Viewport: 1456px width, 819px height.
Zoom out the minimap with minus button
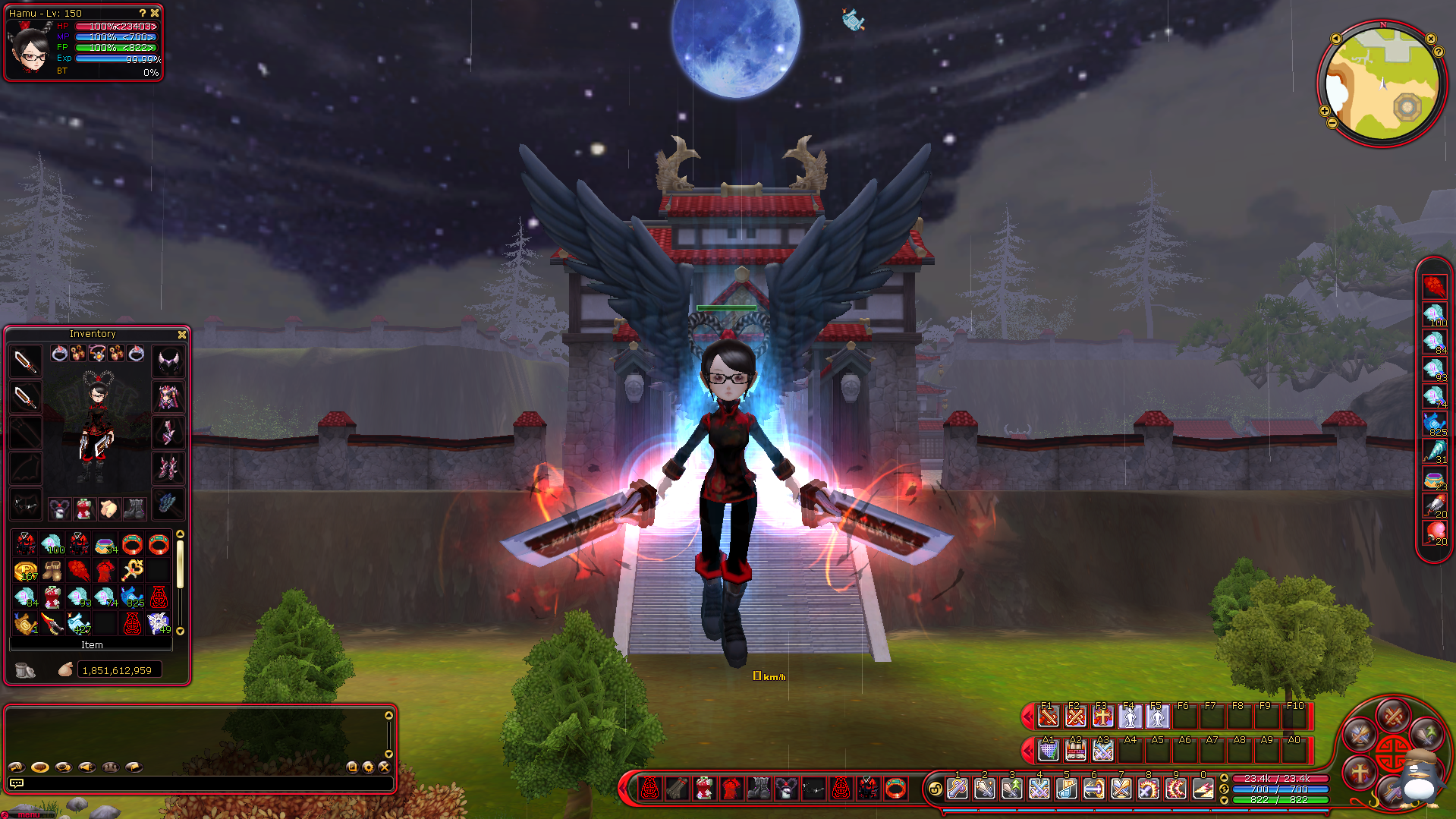coord(1332,123)
